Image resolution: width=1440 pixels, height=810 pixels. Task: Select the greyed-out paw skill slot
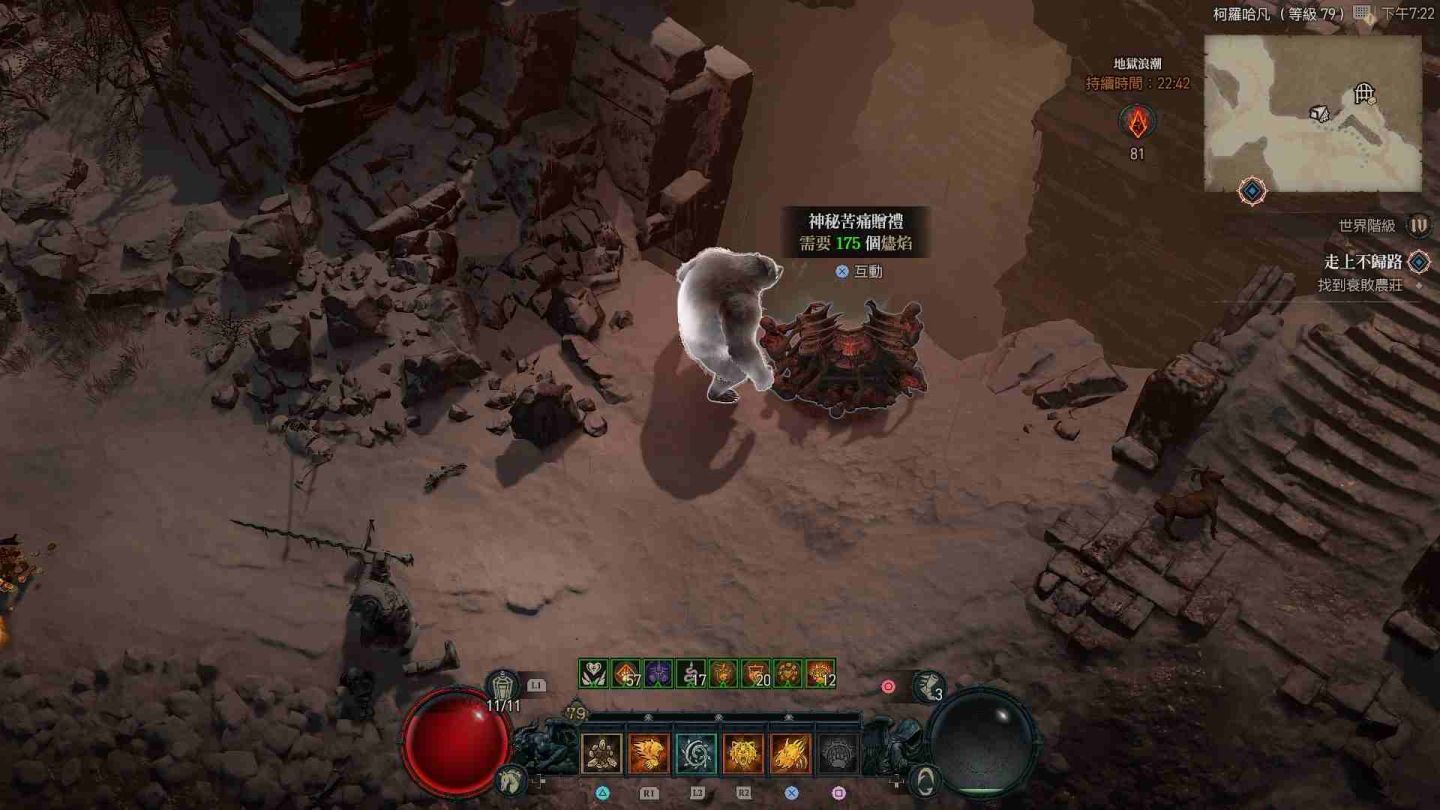tap(838, 754)
